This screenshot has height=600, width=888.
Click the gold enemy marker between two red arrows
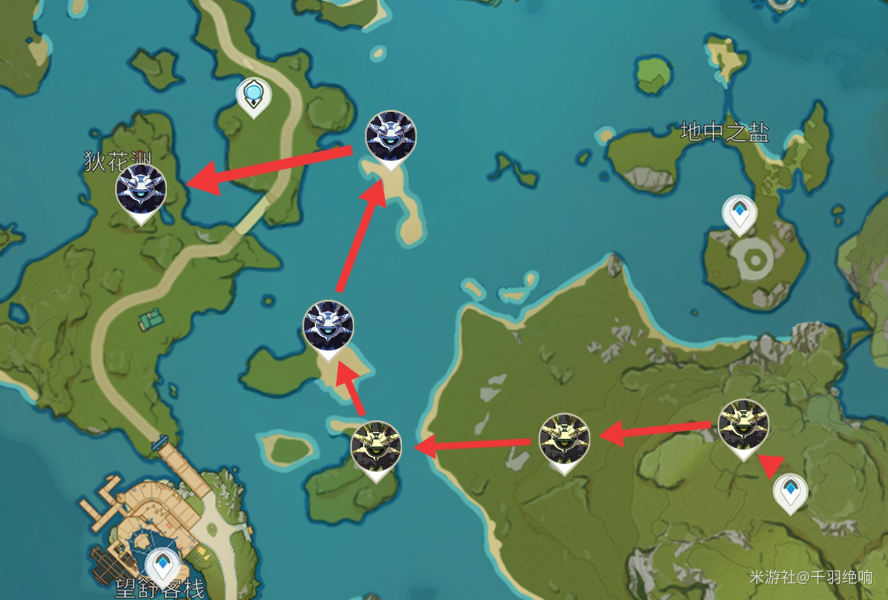[x=564, y=439]
